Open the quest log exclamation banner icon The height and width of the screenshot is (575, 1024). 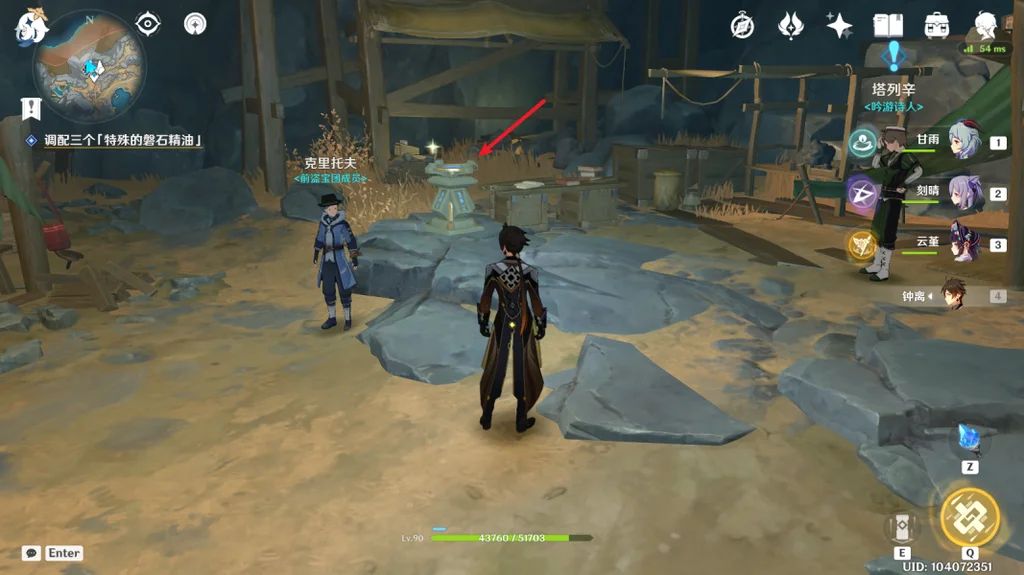tap(31, 107)
